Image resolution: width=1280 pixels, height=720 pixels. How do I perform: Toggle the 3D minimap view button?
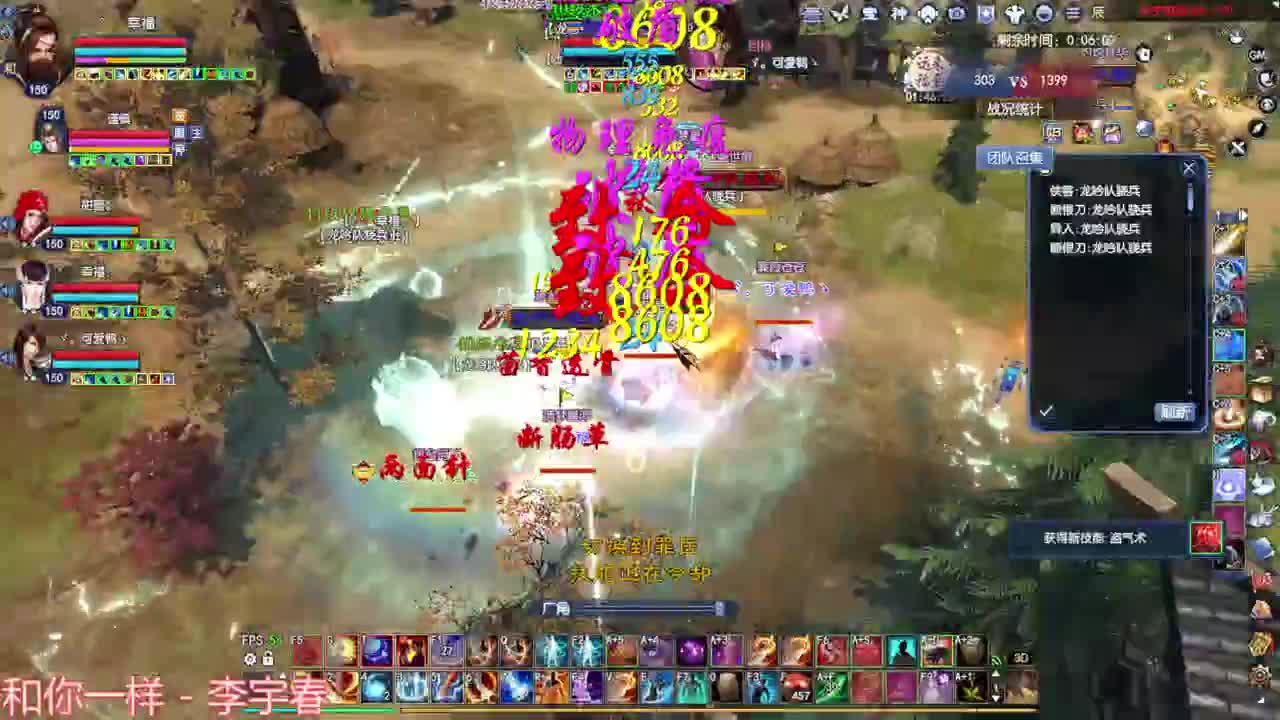tap(1020, 658)
